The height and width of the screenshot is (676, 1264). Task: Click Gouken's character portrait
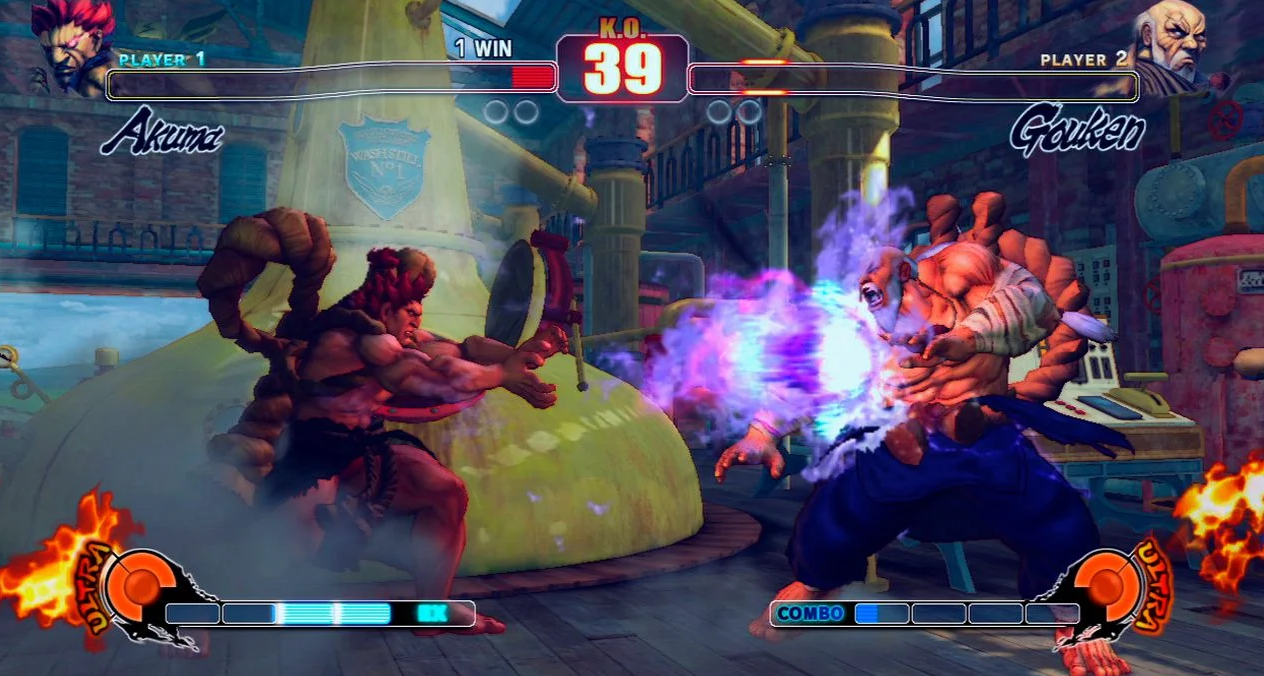coord(1171,45)
